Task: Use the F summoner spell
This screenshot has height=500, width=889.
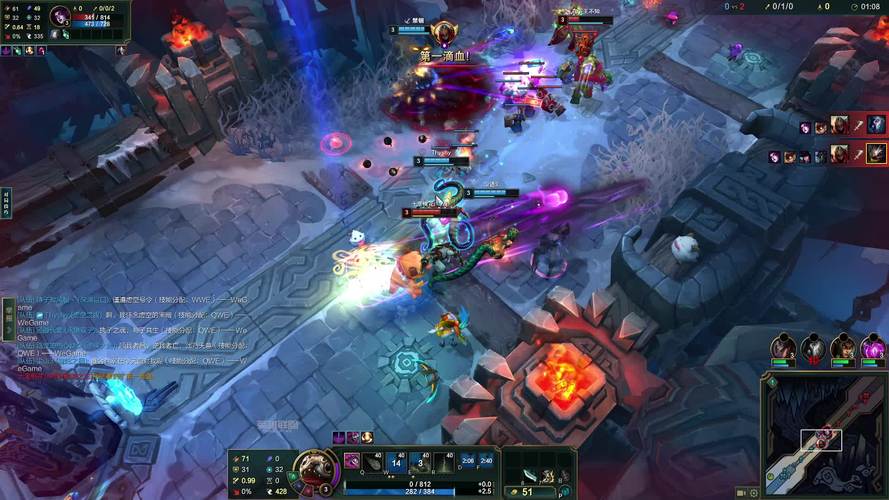Action: pos(486,462)
